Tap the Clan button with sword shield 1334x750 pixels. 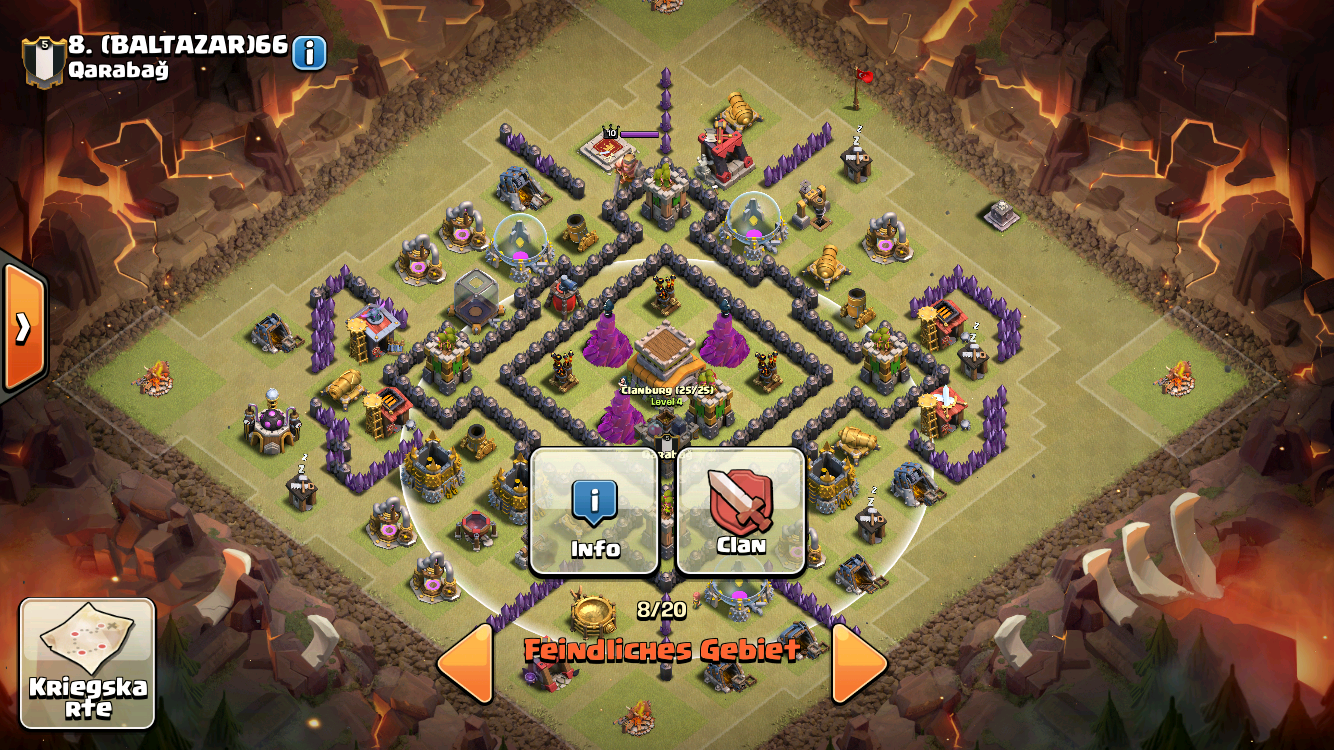pyautogui.click(x=741, y=511)
